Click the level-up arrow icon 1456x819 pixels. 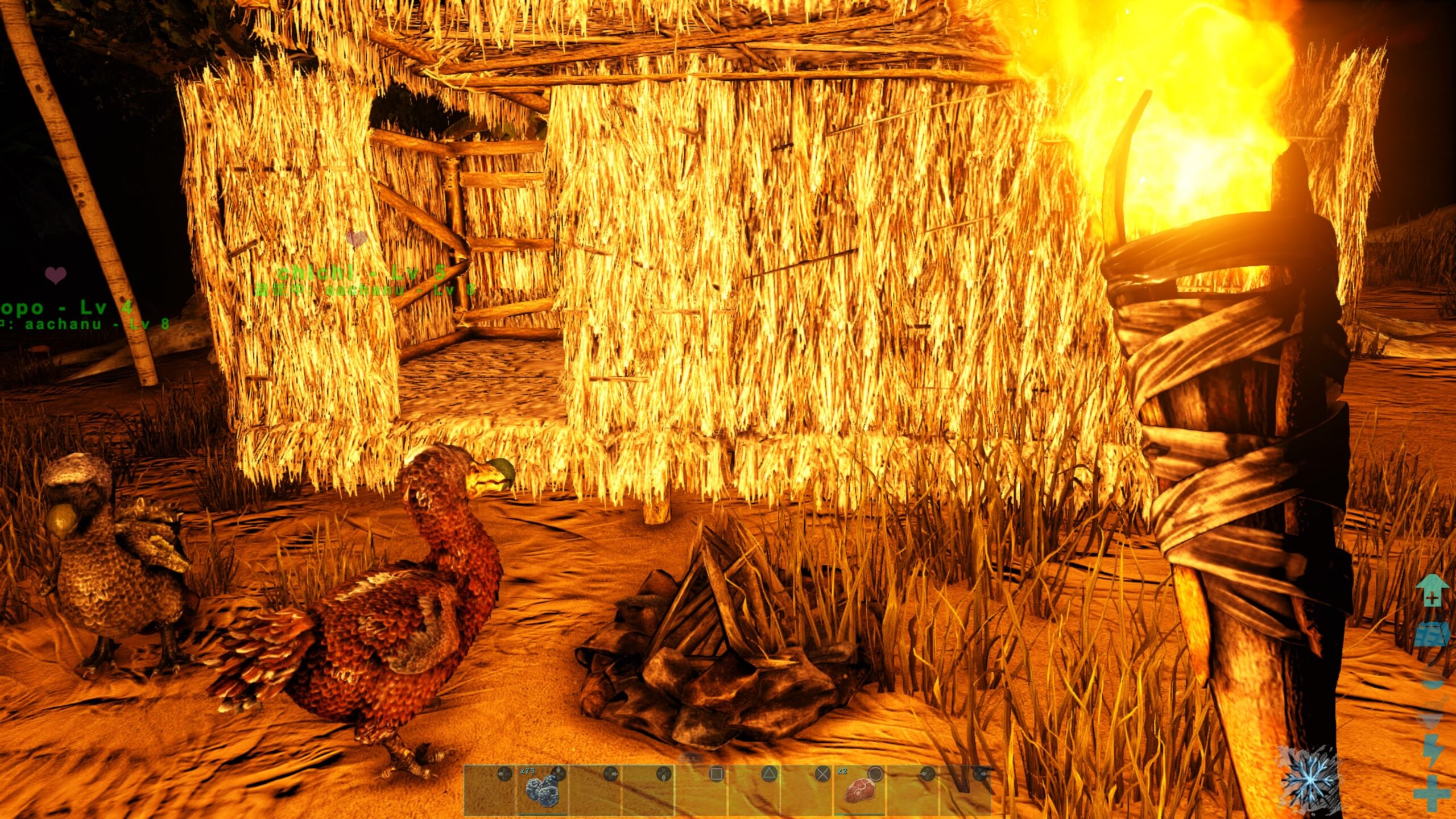[1432, 590]
